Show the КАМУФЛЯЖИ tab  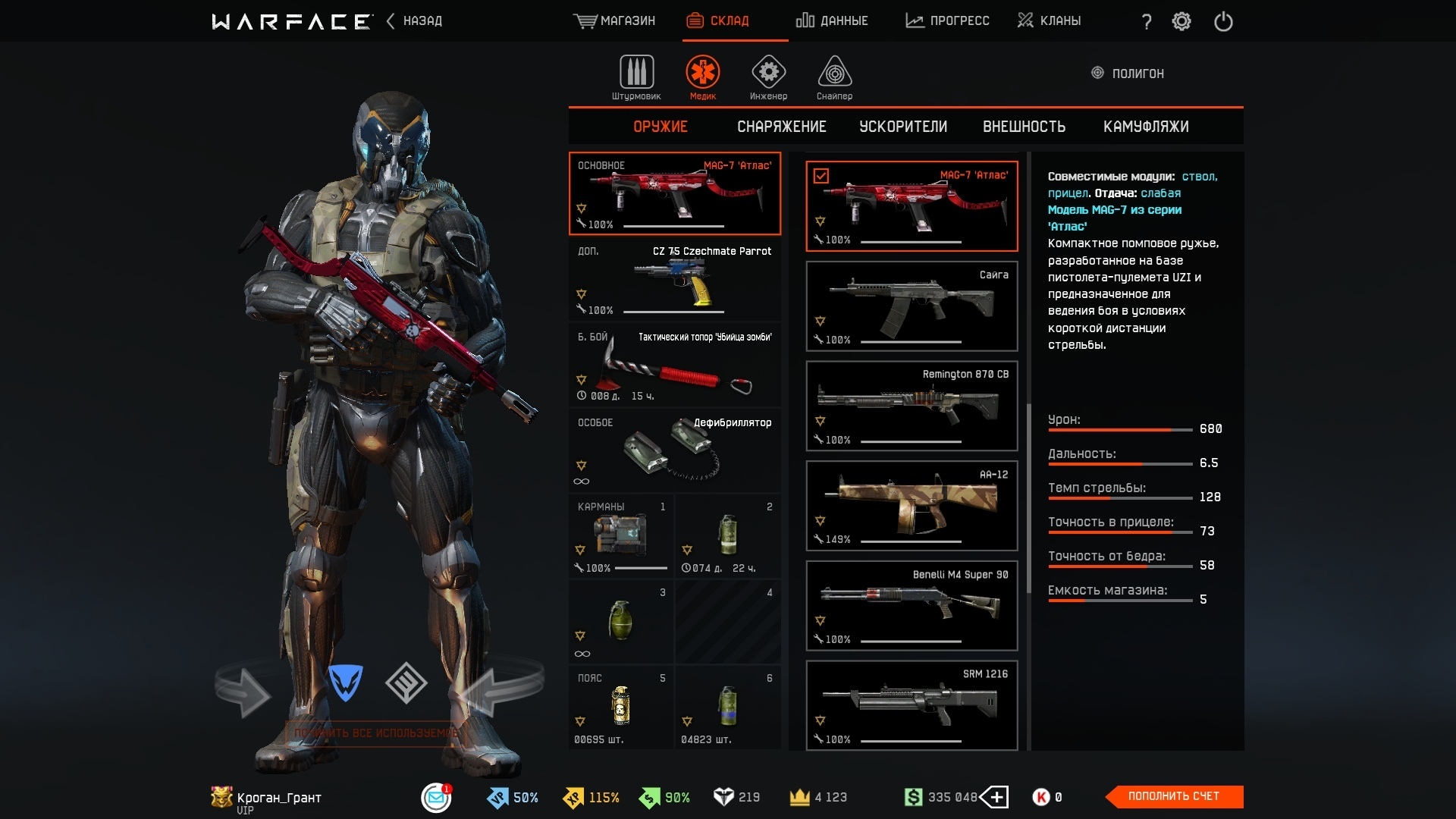click(1145, 127)
